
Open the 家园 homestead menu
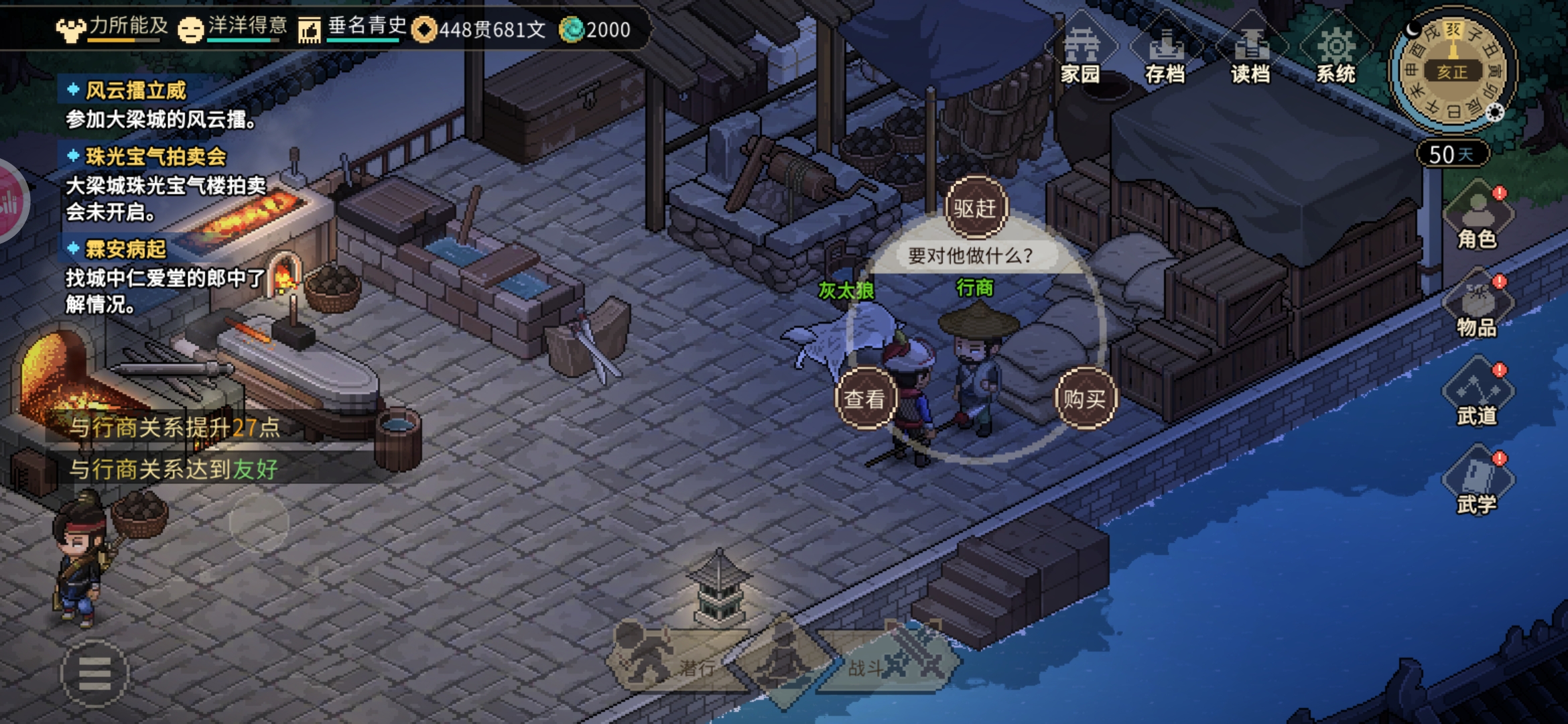pyautogui.click(x=1080, y=55)
